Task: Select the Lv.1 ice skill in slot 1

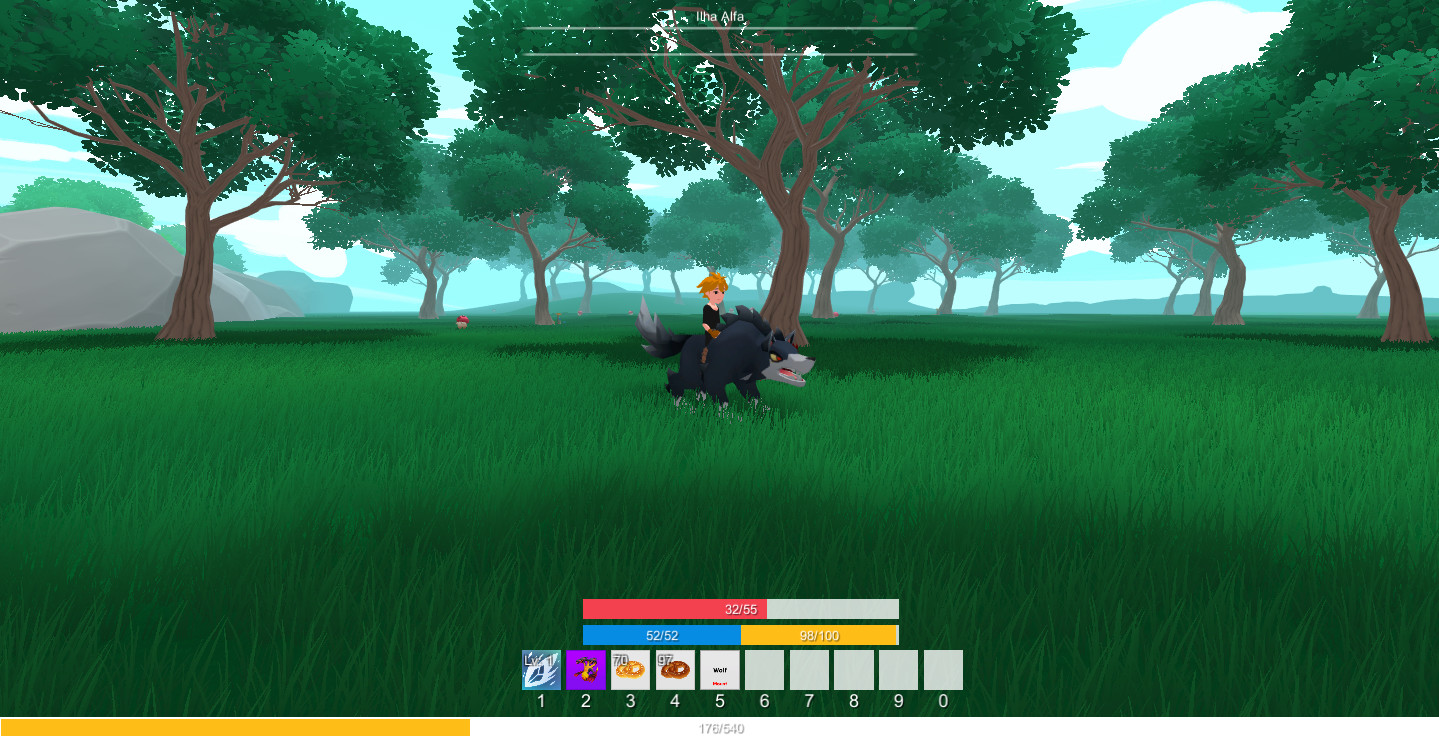Action: (x=541, y=670)
